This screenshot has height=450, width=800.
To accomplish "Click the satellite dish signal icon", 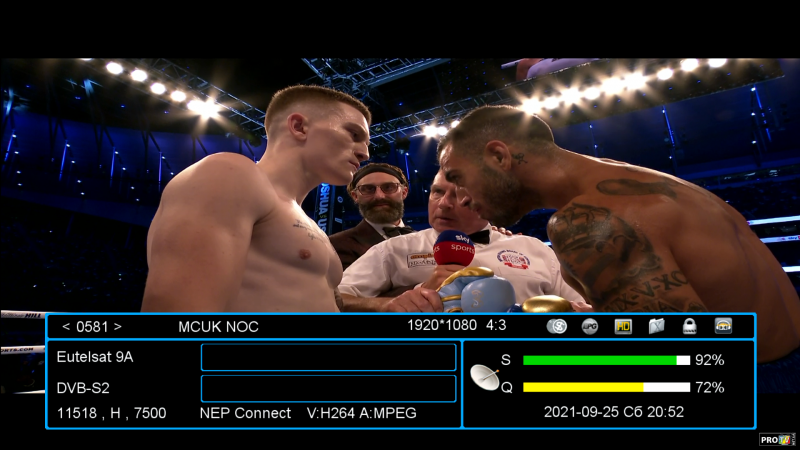I will tap(486, 376).
